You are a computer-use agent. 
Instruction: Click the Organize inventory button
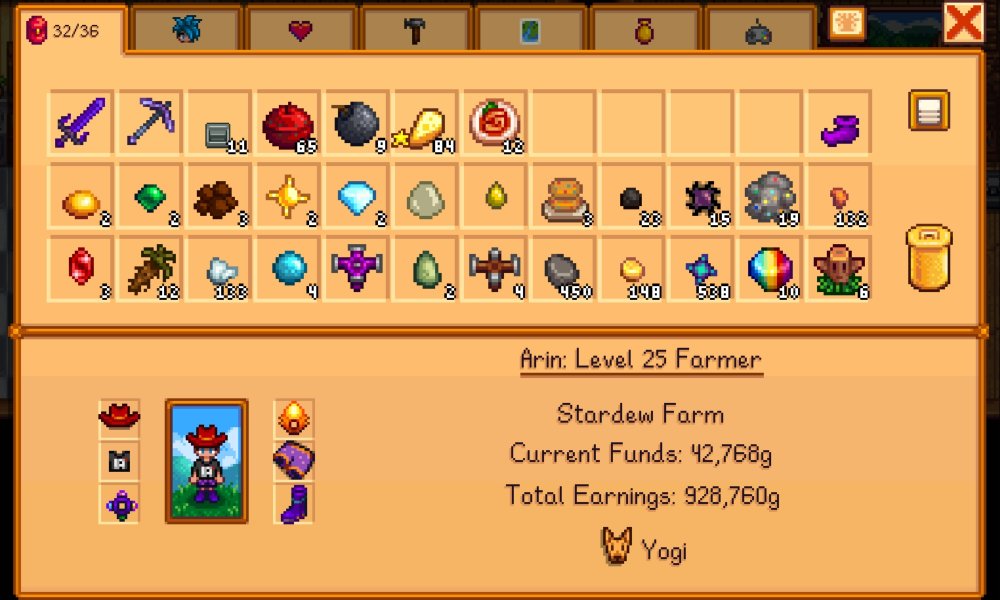coord(928,111)
